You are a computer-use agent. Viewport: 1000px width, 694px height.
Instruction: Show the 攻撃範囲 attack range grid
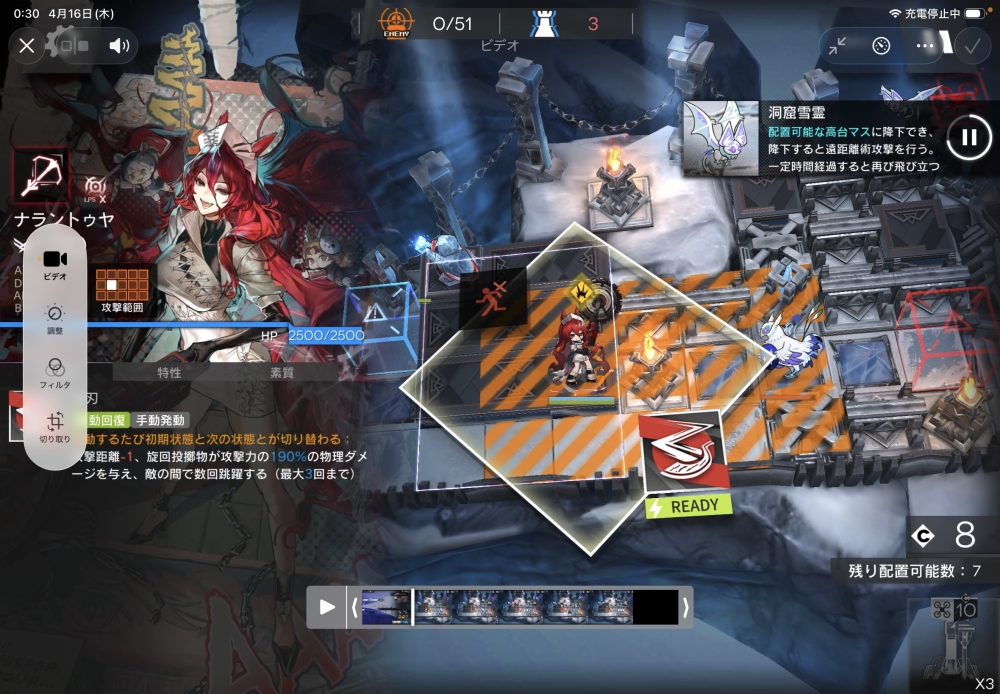pos(122,290)
